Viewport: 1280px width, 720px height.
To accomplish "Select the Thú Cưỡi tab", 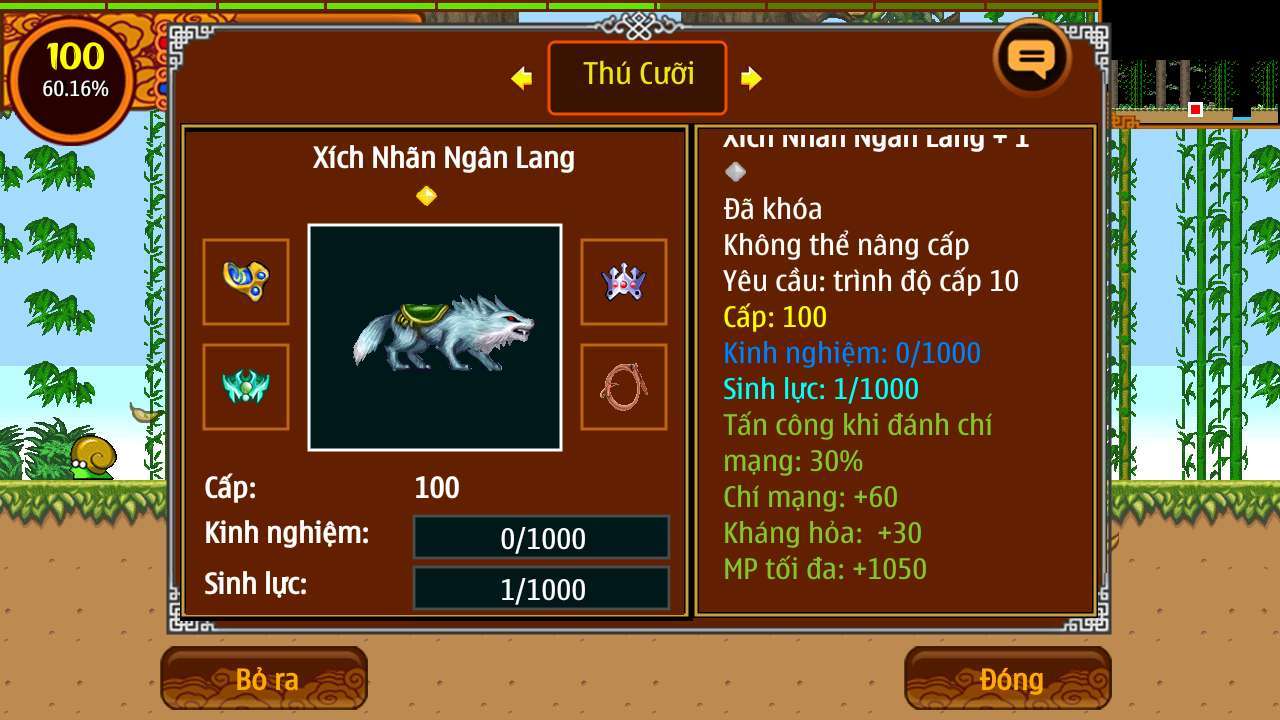I will [x=637, y=77].
